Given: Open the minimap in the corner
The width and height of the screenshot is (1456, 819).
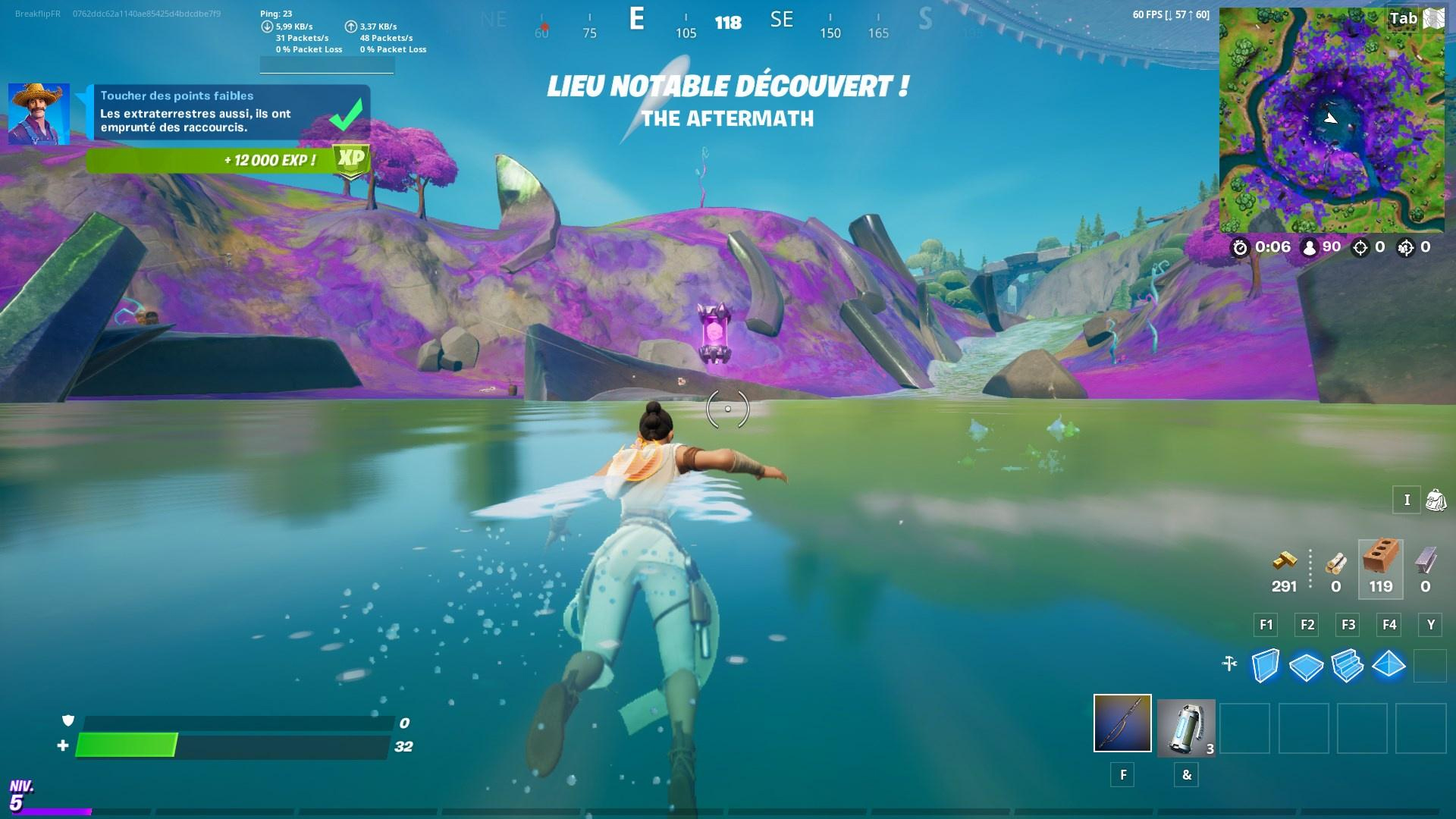Looking at the screenshot, I should [x=1332, y=120].
